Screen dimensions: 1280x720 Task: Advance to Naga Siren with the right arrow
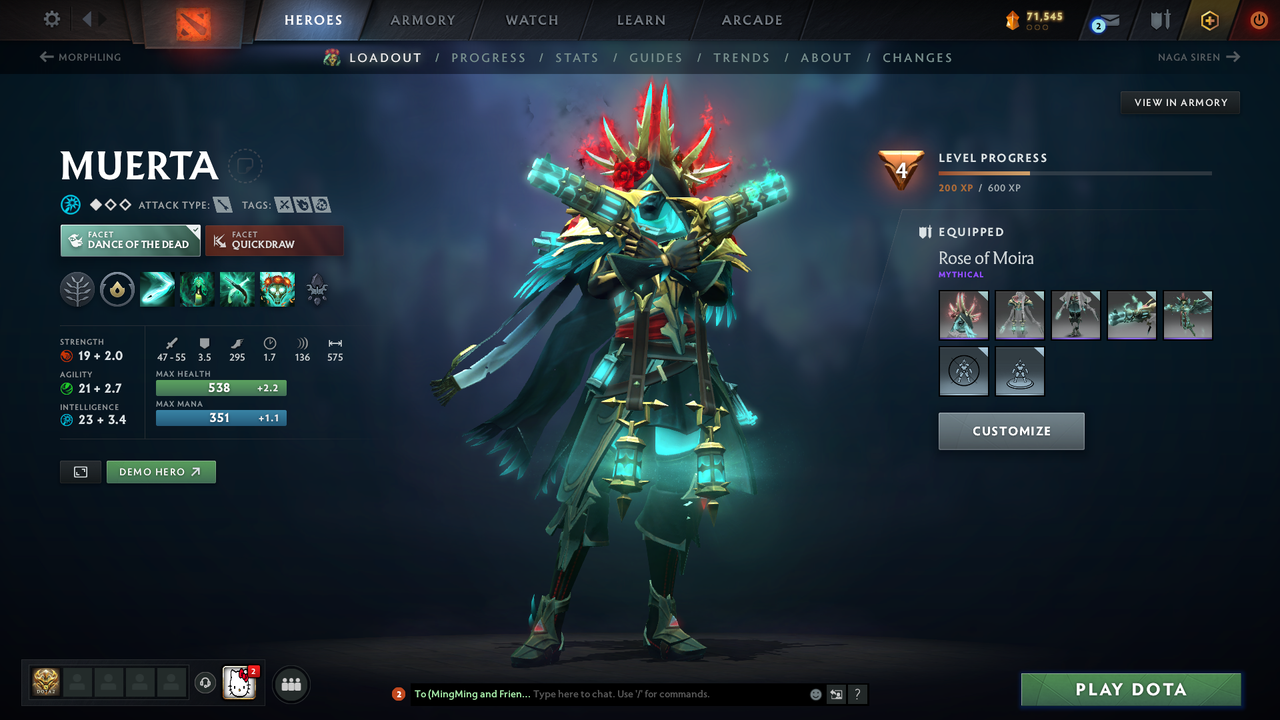[1234, 57]
